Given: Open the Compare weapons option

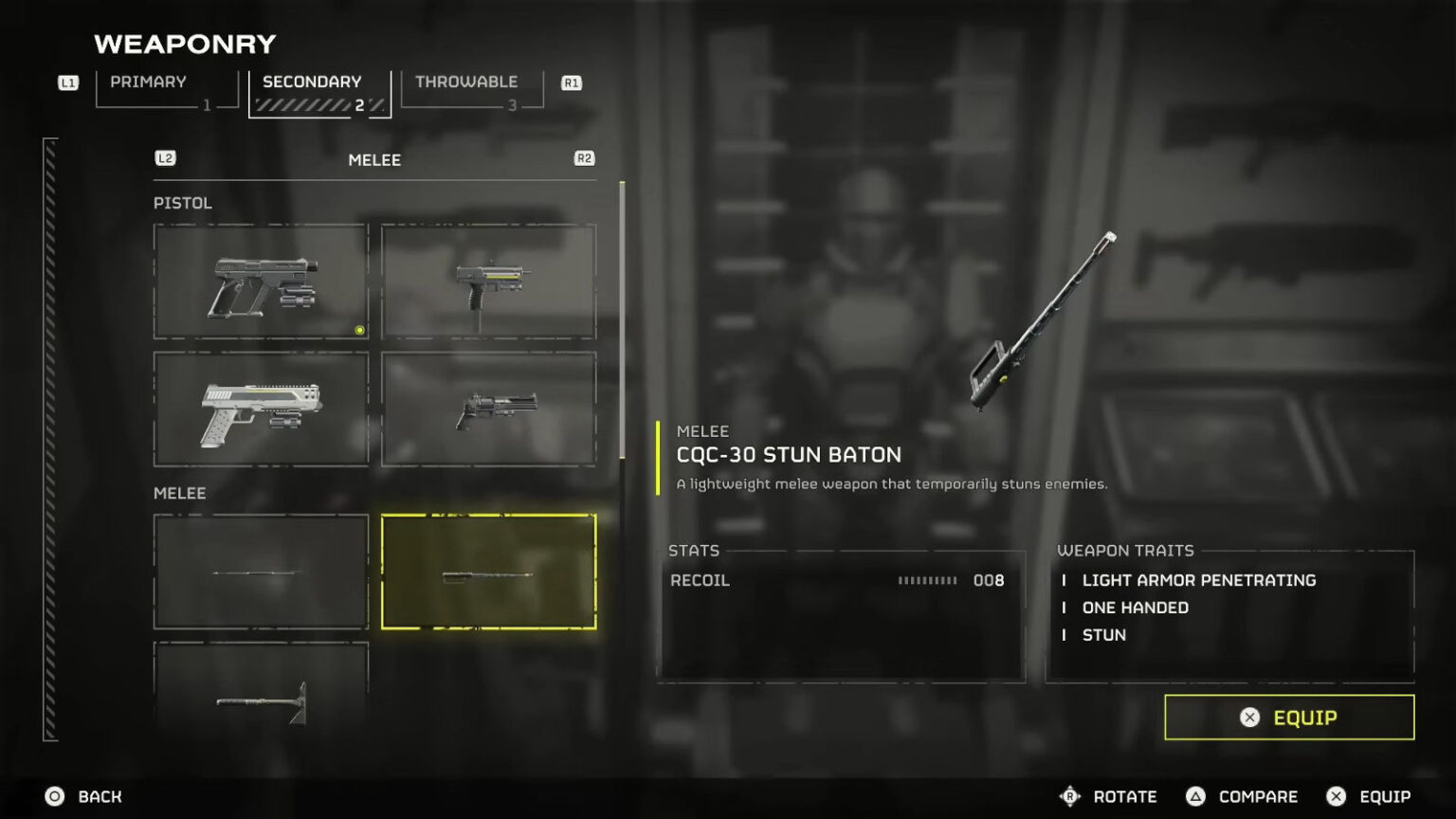Looking at the screenshot, I should [x=1242, y=796].
